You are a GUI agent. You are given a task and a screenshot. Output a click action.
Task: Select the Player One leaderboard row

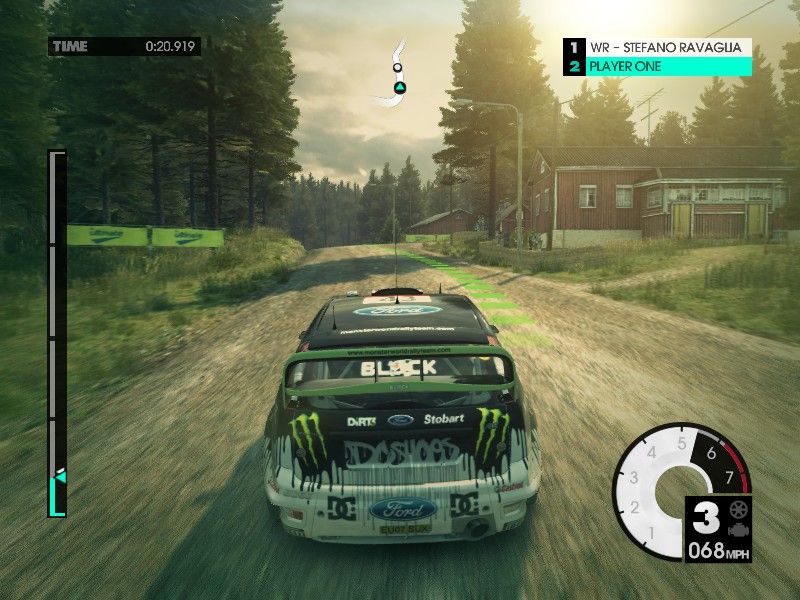click(658, 67)
